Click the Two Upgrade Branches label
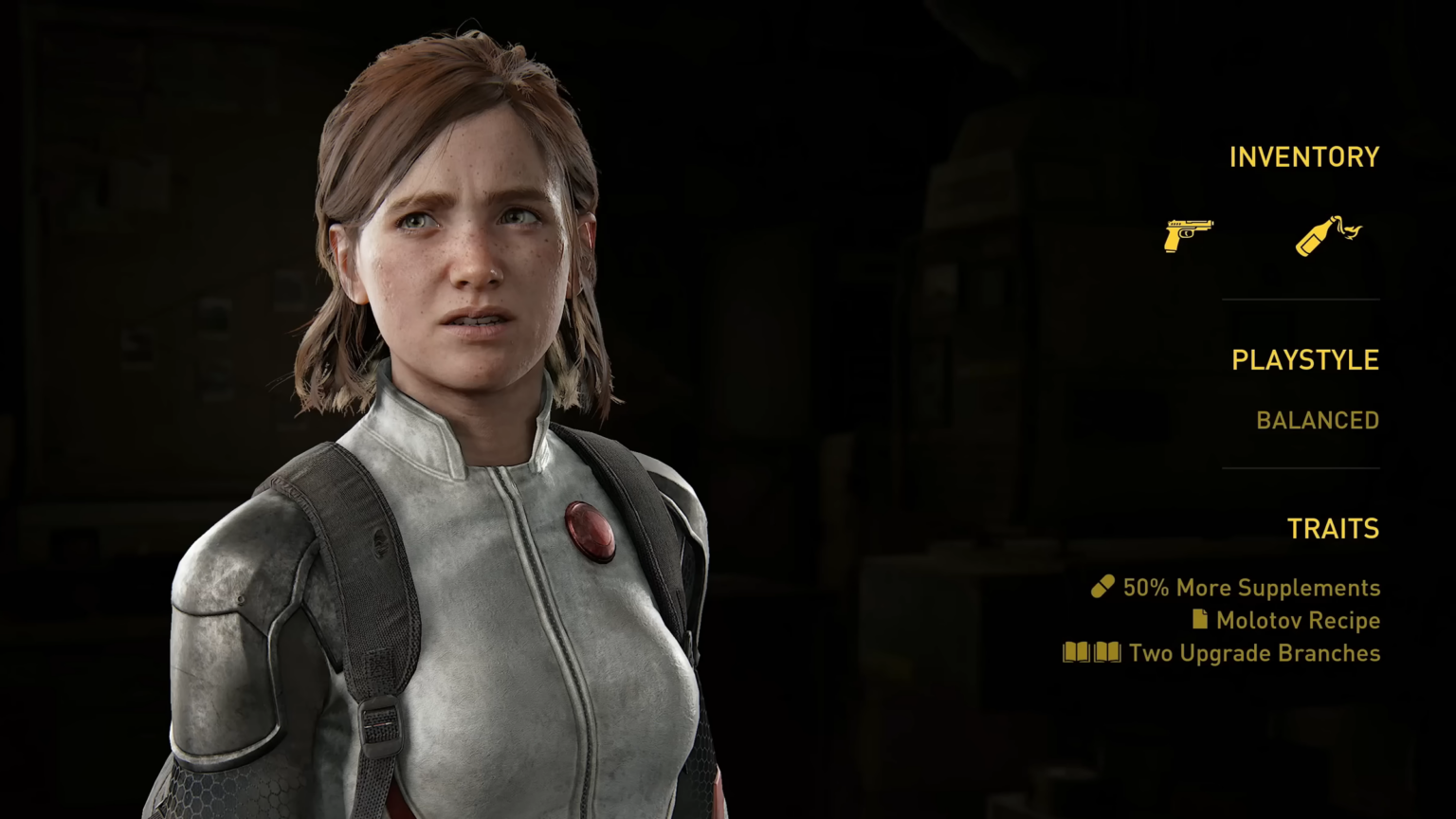 1254,653
